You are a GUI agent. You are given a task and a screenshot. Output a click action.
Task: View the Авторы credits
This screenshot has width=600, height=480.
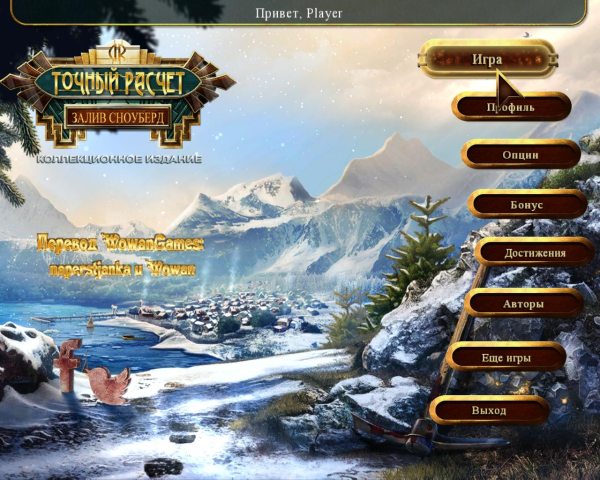click(523, 303)
